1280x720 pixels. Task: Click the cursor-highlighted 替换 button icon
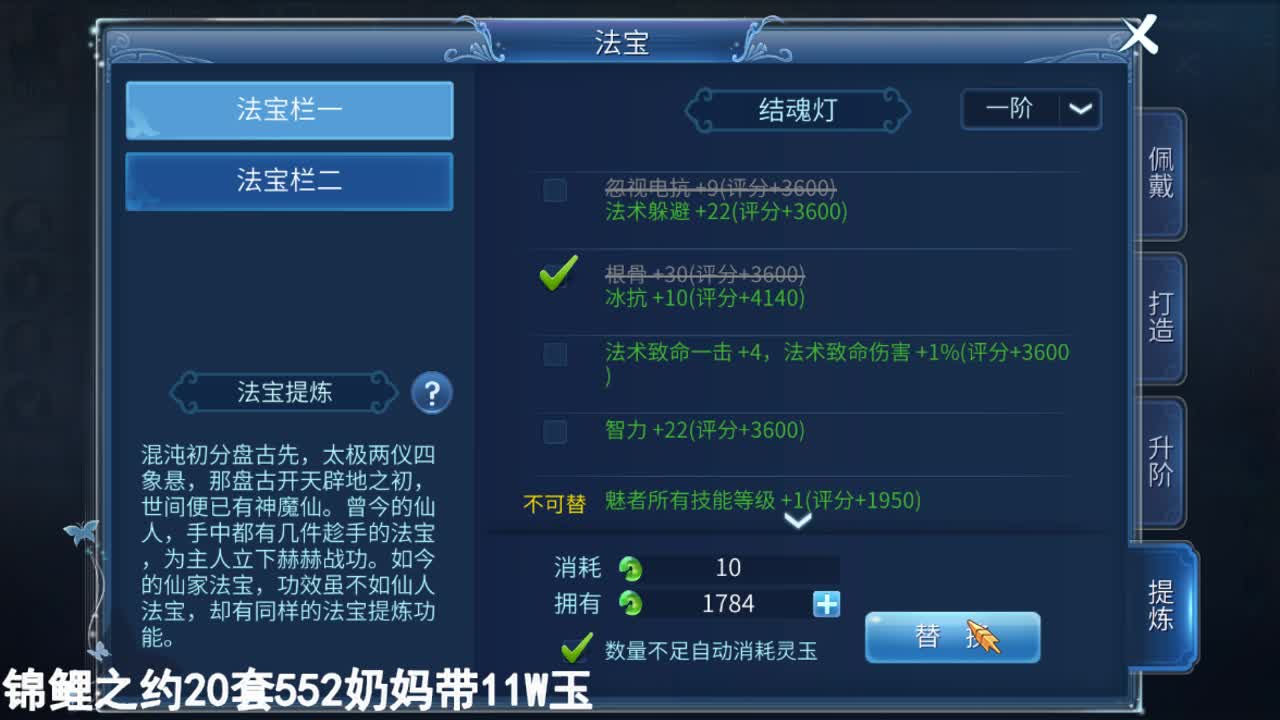click(x=950, y=636)
